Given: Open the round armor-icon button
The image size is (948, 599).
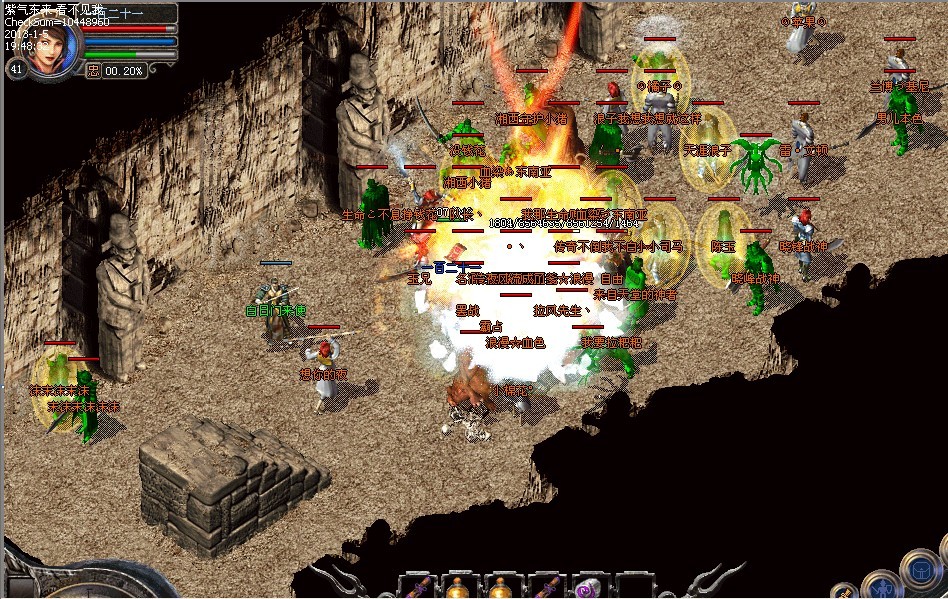Looking at the screenshot, I should click(x=920, y=572).
